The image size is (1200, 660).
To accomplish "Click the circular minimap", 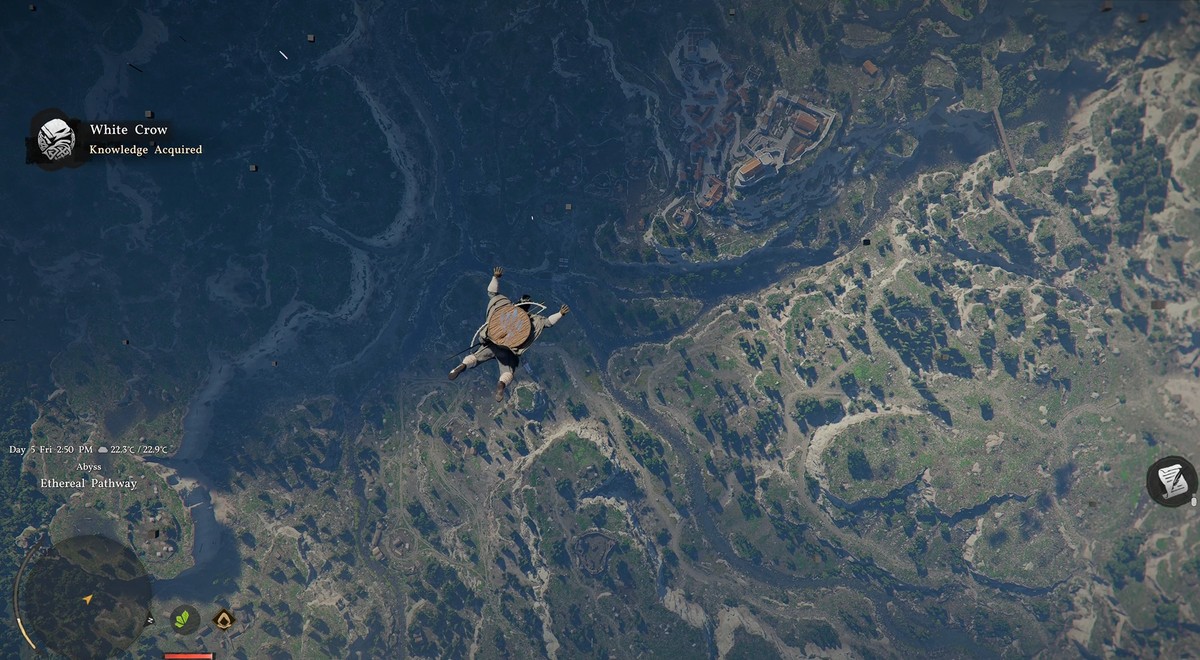I will pyautogui.click(x=88, y=596).
